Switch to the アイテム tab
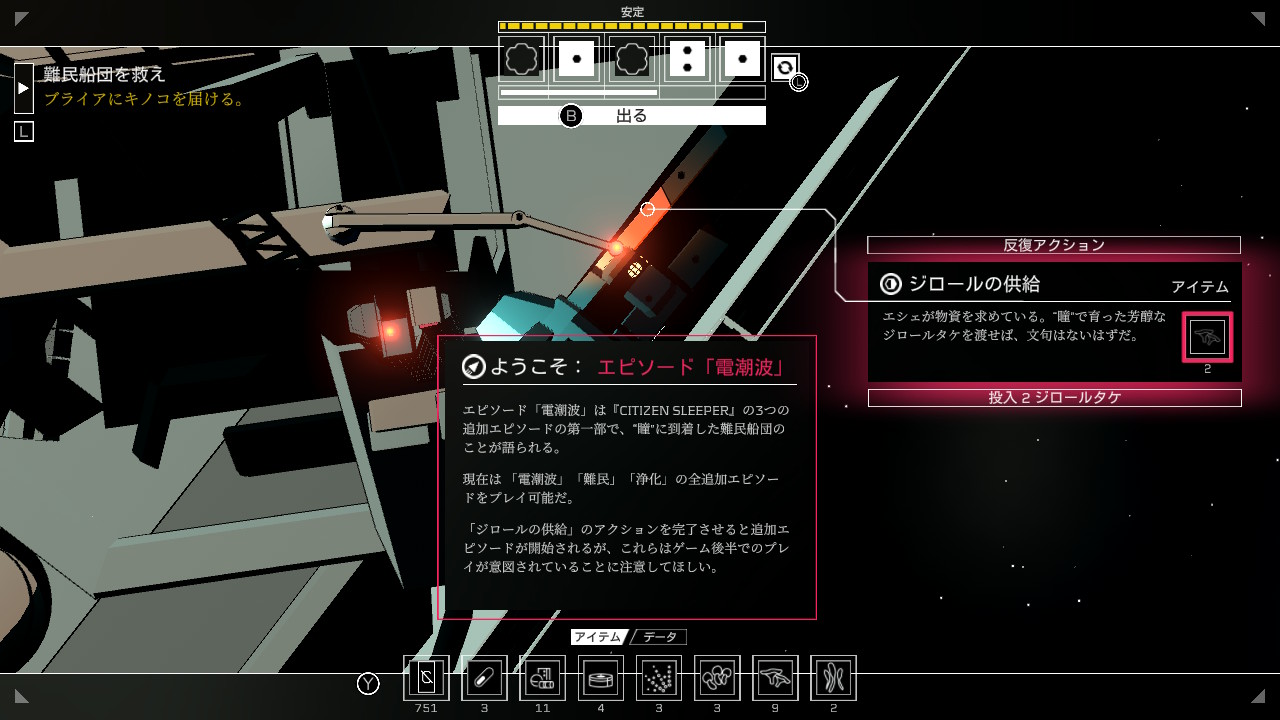The width and height of the screenshot is (1280, 720). [598, 637]
